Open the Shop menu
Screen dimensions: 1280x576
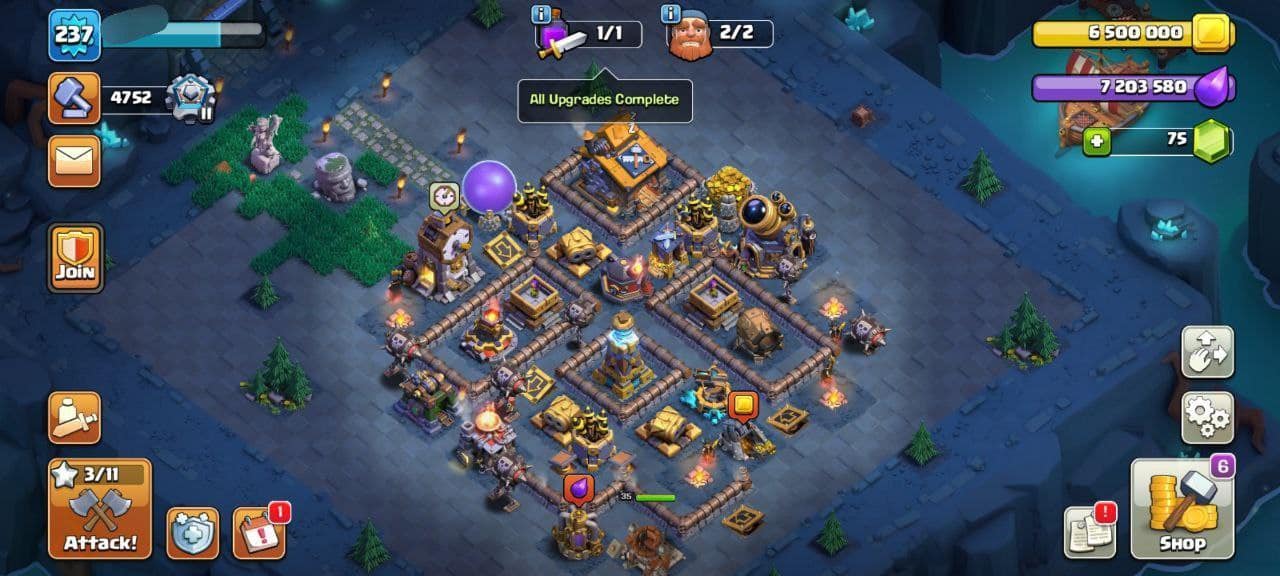point(1182,509)
